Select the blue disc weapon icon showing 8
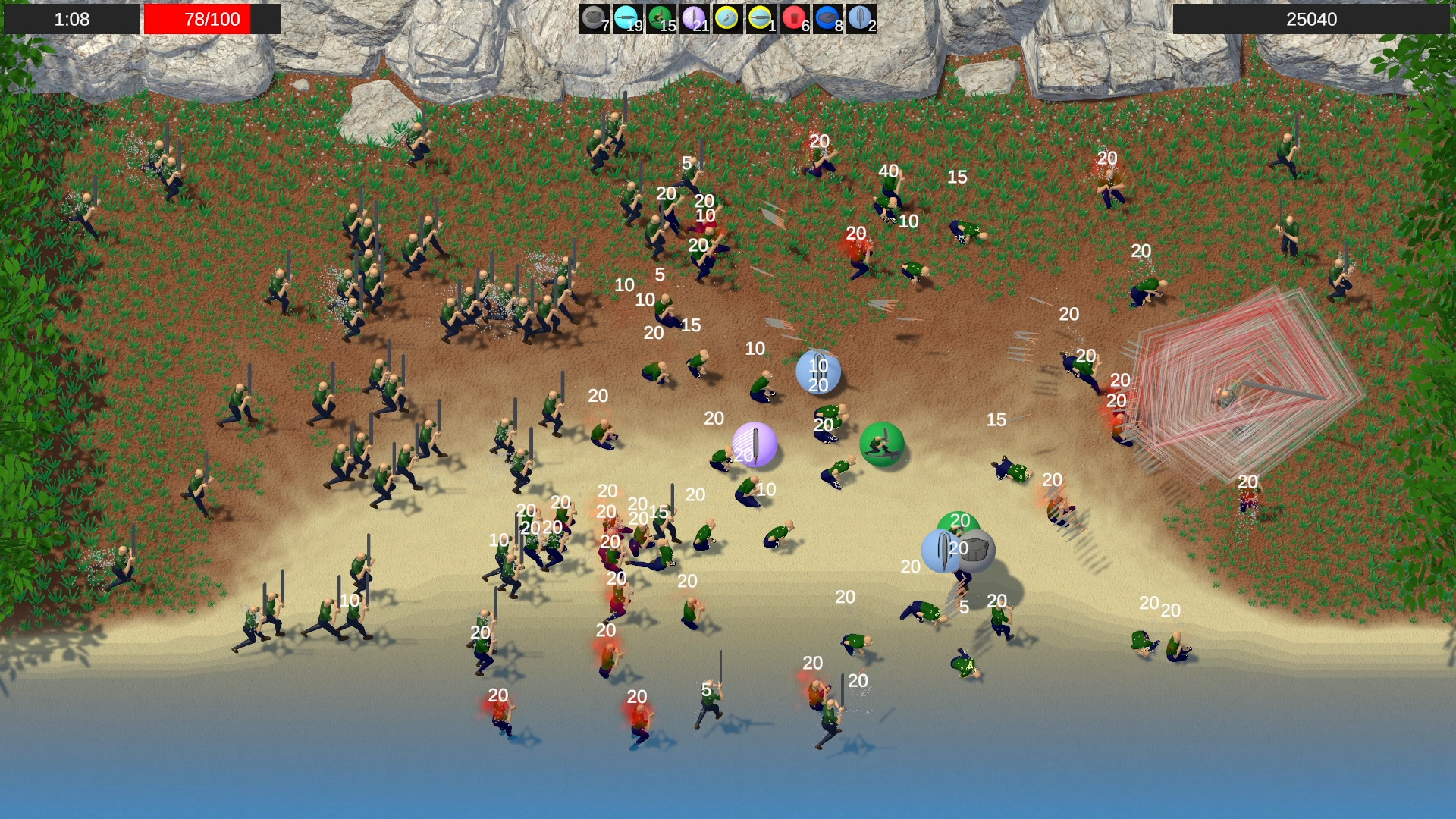Viewport: 1456px width, 819px height. point(827,19)
